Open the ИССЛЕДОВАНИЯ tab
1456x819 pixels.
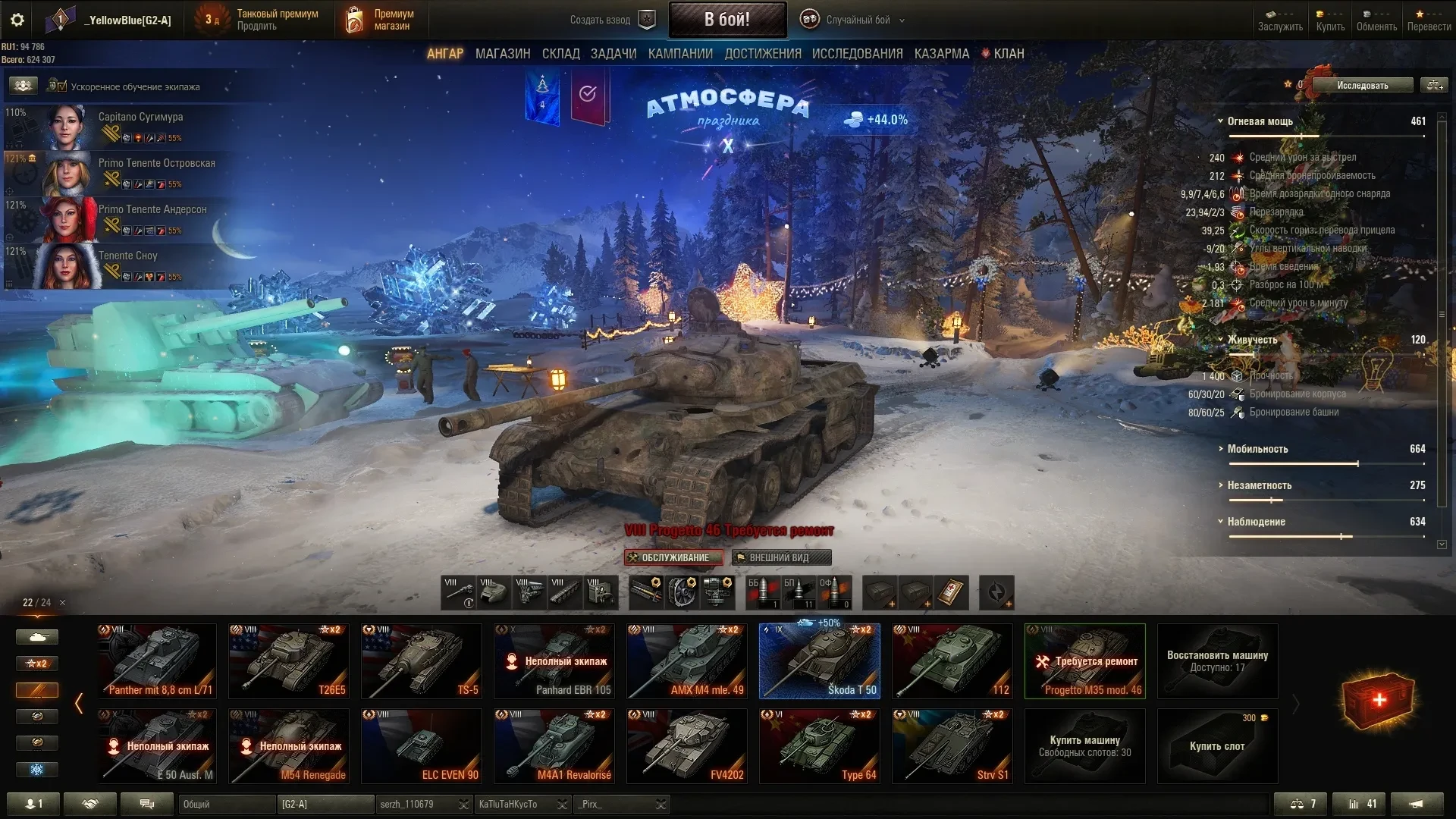pos(857,54)
